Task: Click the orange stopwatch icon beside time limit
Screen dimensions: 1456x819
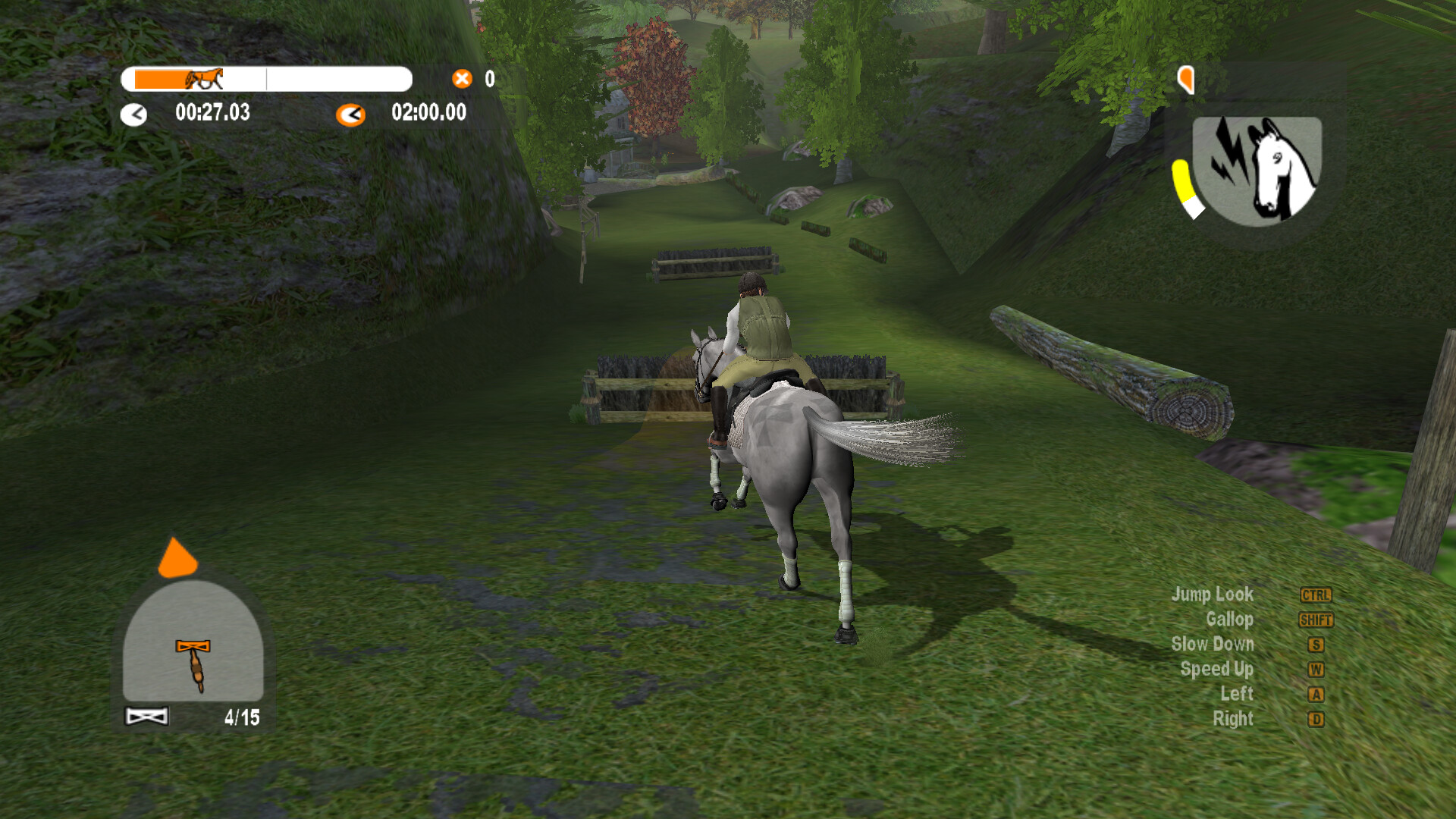Action: pyautogui.click(x=350, y=115)
